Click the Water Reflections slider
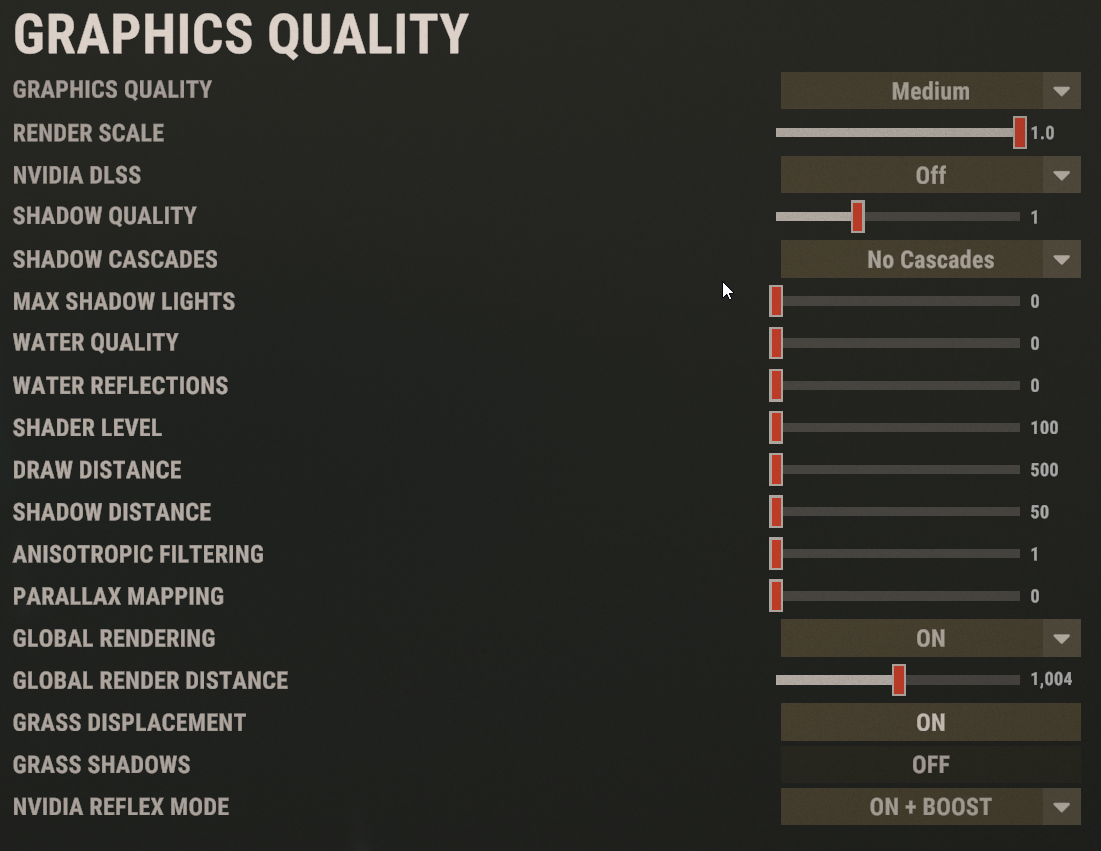Image resolution: width=1101 pixels, height=851 pixels. [776, 385]
